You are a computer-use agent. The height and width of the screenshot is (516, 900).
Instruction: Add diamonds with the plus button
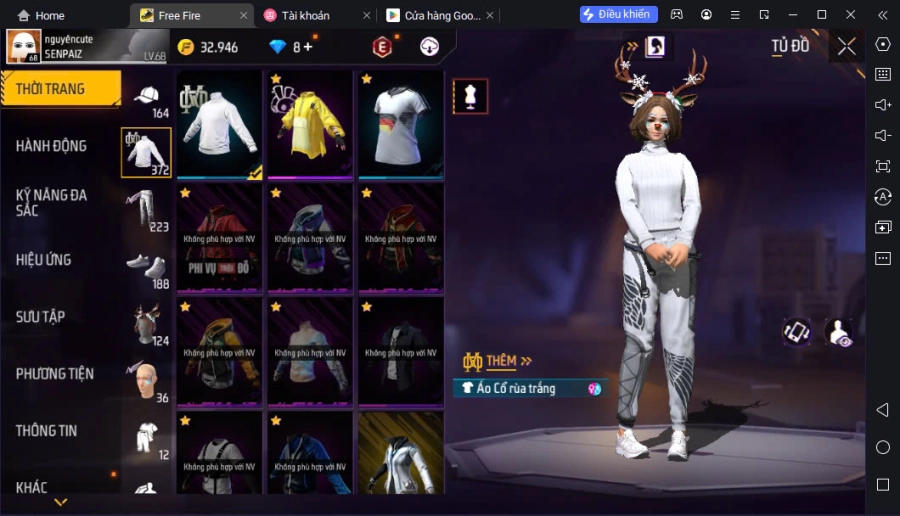[308, 47]
